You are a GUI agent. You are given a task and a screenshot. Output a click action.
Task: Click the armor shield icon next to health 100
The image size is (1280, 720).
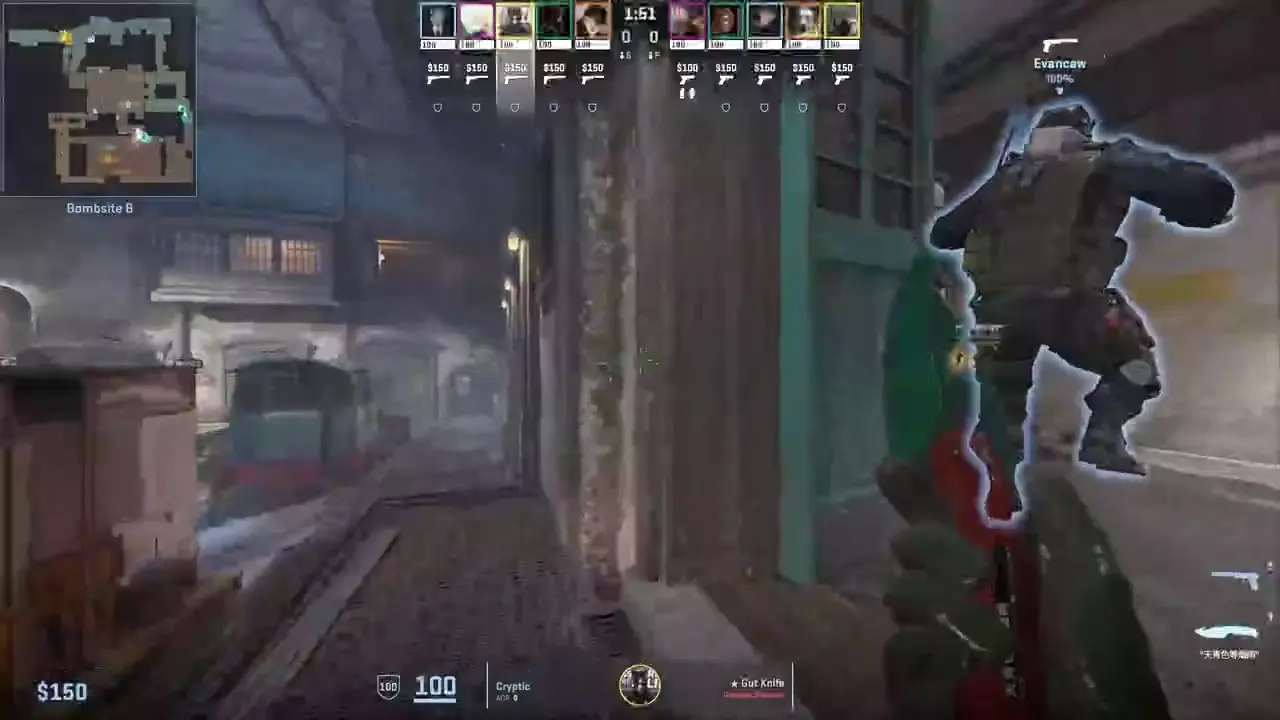pyautogui.click(x=387, y=686)
